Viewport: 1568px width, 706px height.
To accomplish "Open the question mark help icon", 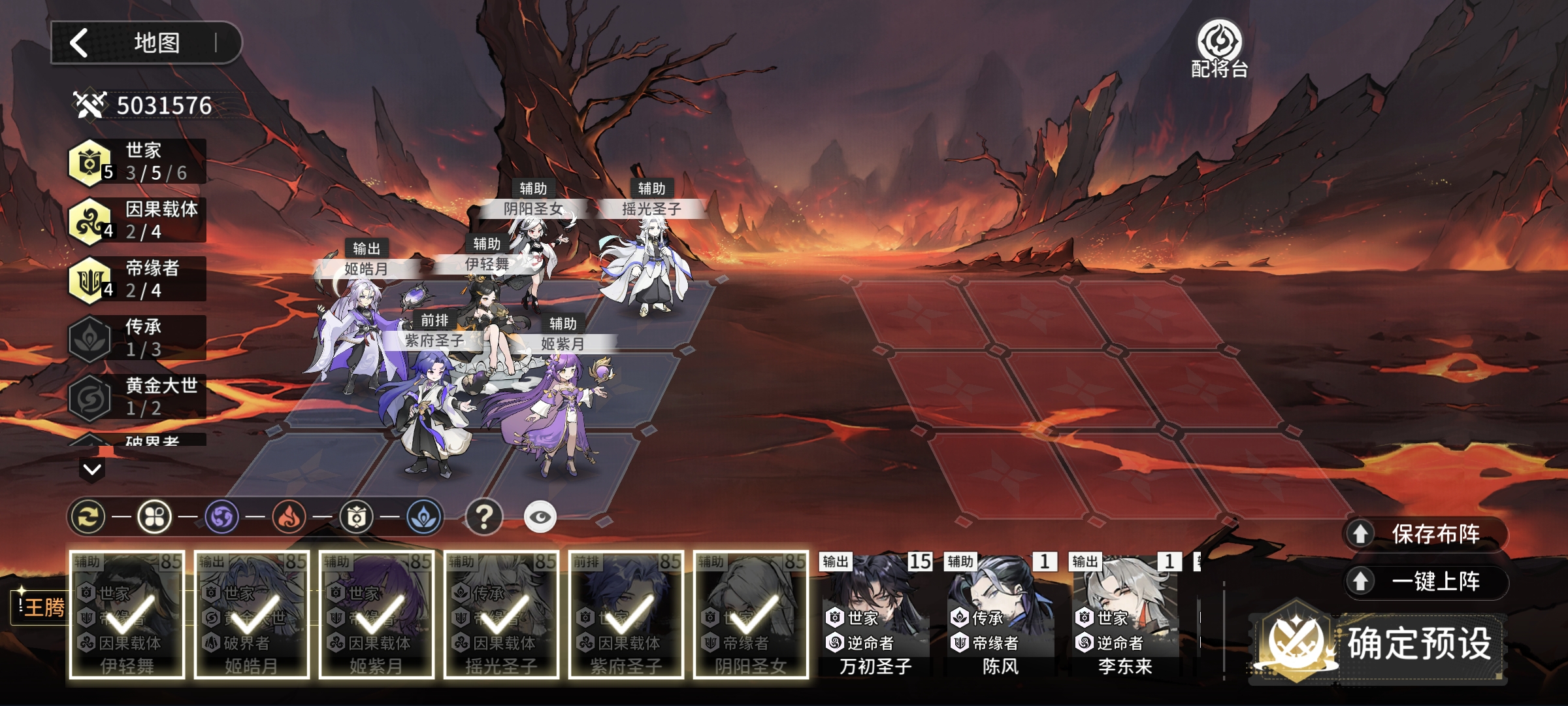I will point(483,517).
